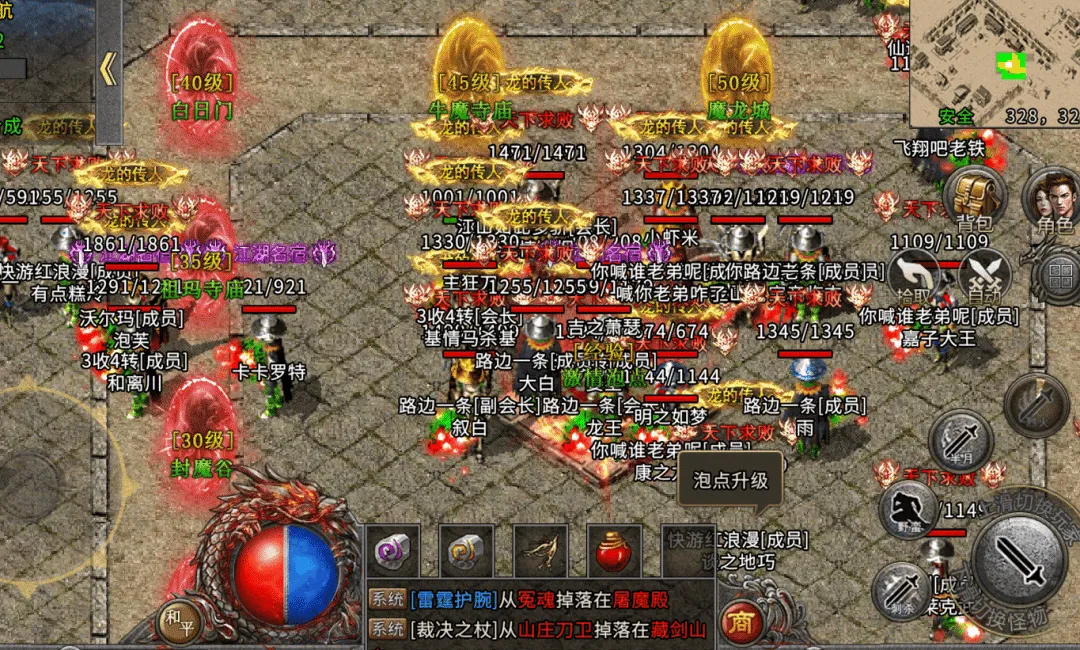Tap the 泡点升级 tooltip bubble
1080x650 pixels.
[730, 481]
